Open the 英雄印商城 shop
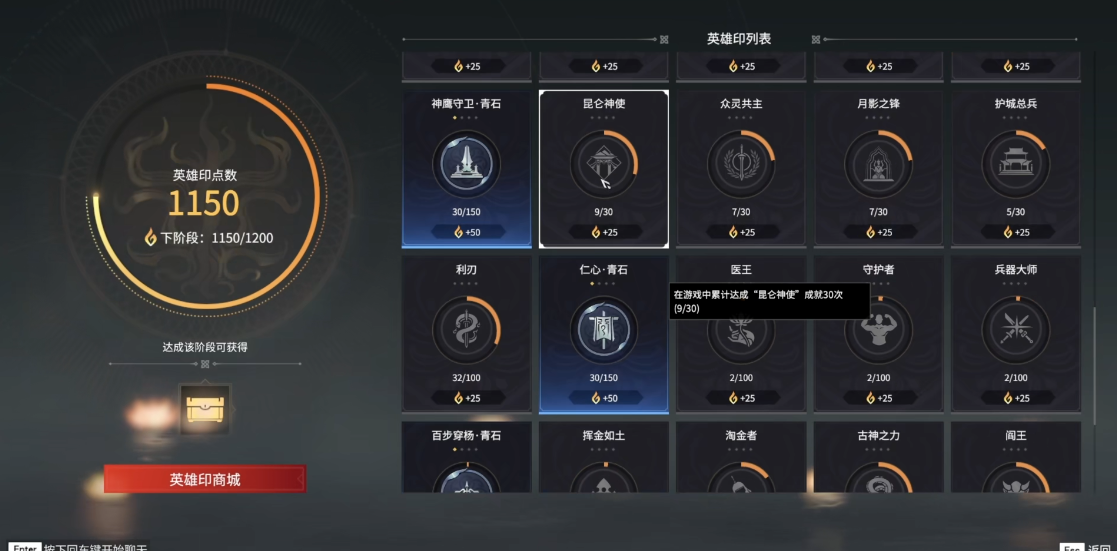1117x551 pixels. point(205,479)
